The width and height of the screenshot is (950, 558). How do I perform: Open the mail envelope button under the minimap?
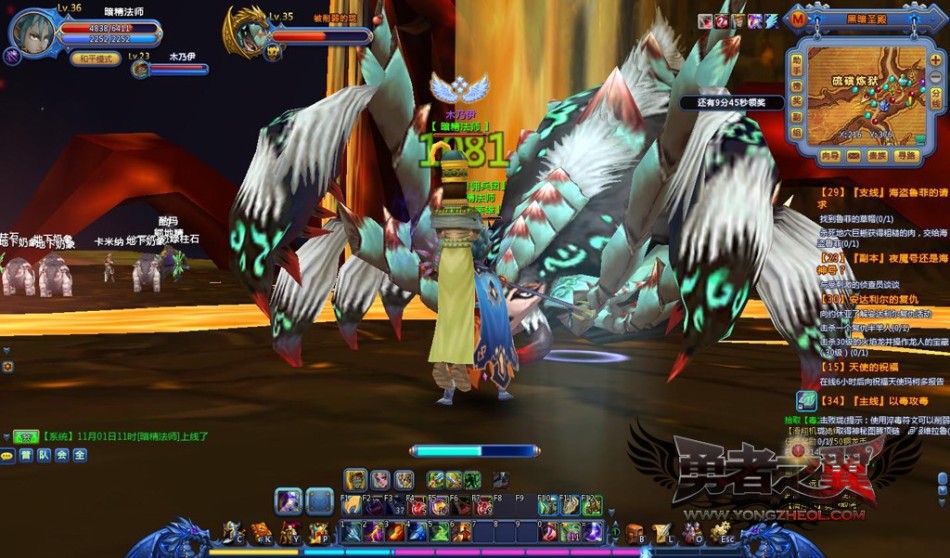click(x=854, y=156)
